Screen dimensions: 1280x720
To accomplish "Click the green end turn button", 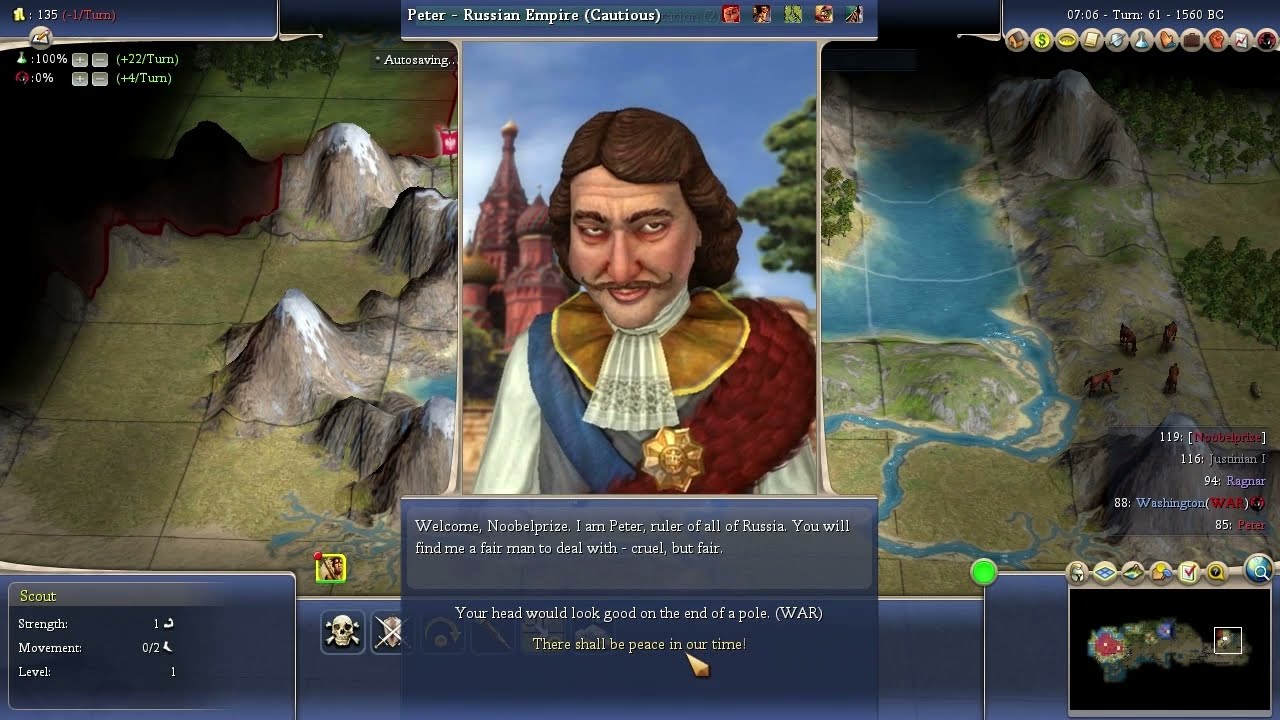I will pyautogui.click(x=984, y=572).
